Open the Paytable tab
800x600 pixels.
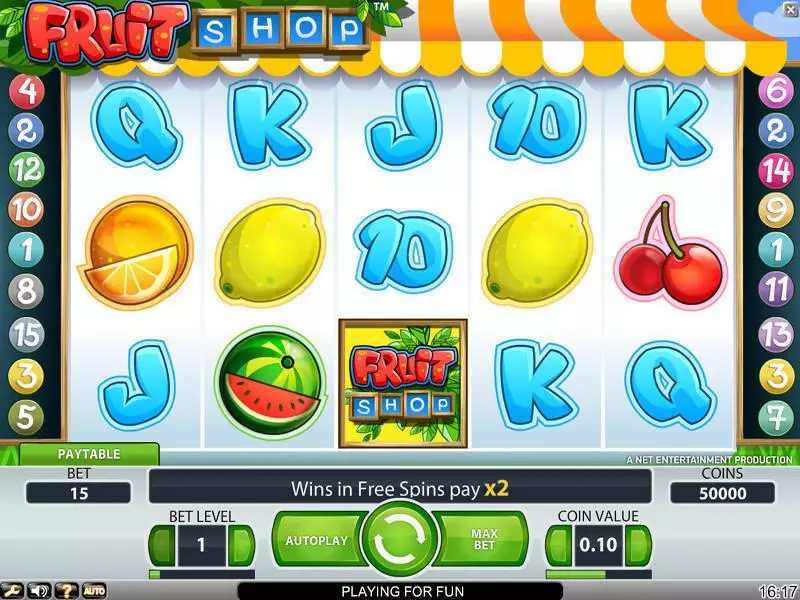click(x=89, y=454)
